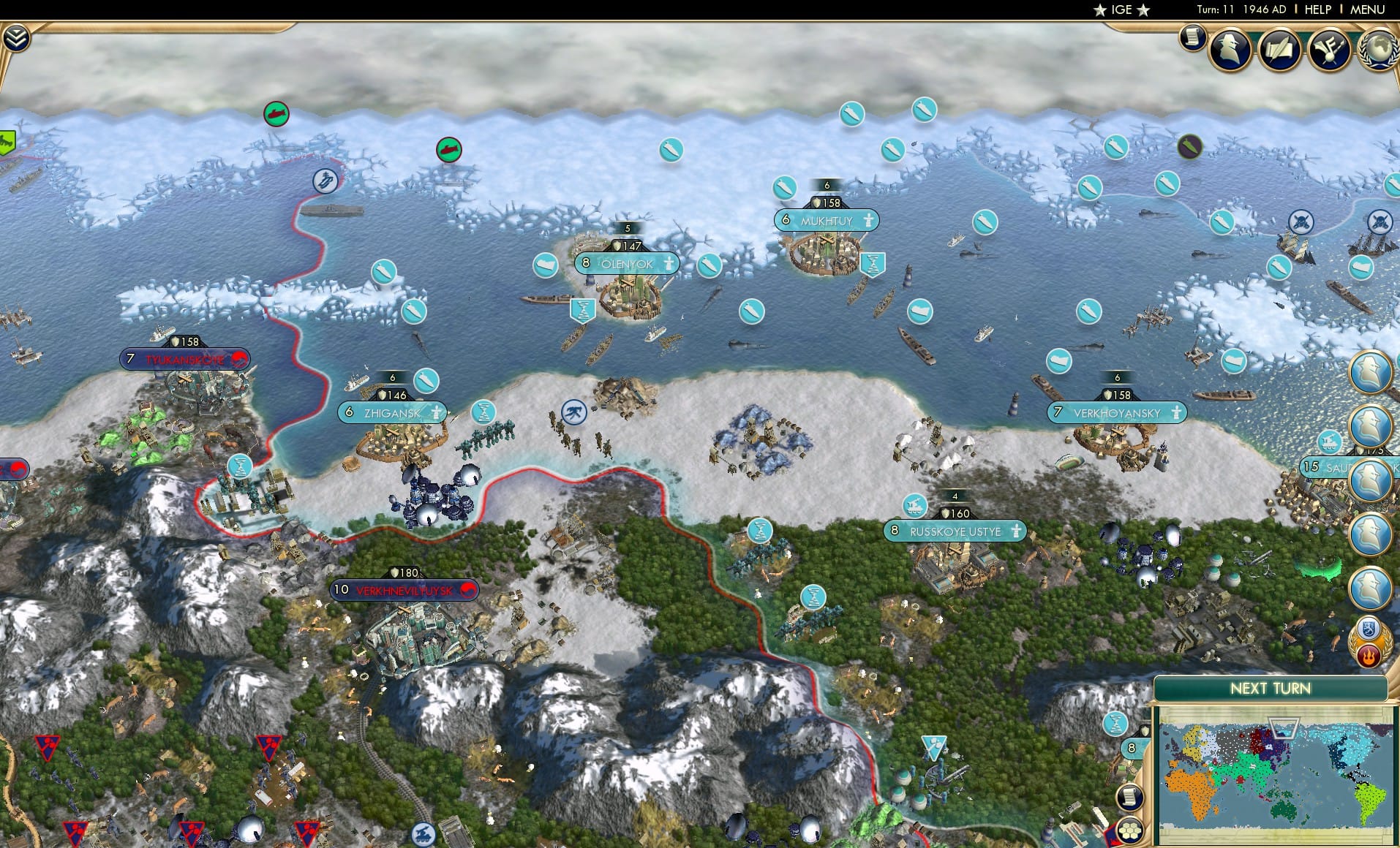This screenshot has height=848, width=1400.
Task: Open the notification log scroll beside the minimap
Action: [x=1129, y=797]
